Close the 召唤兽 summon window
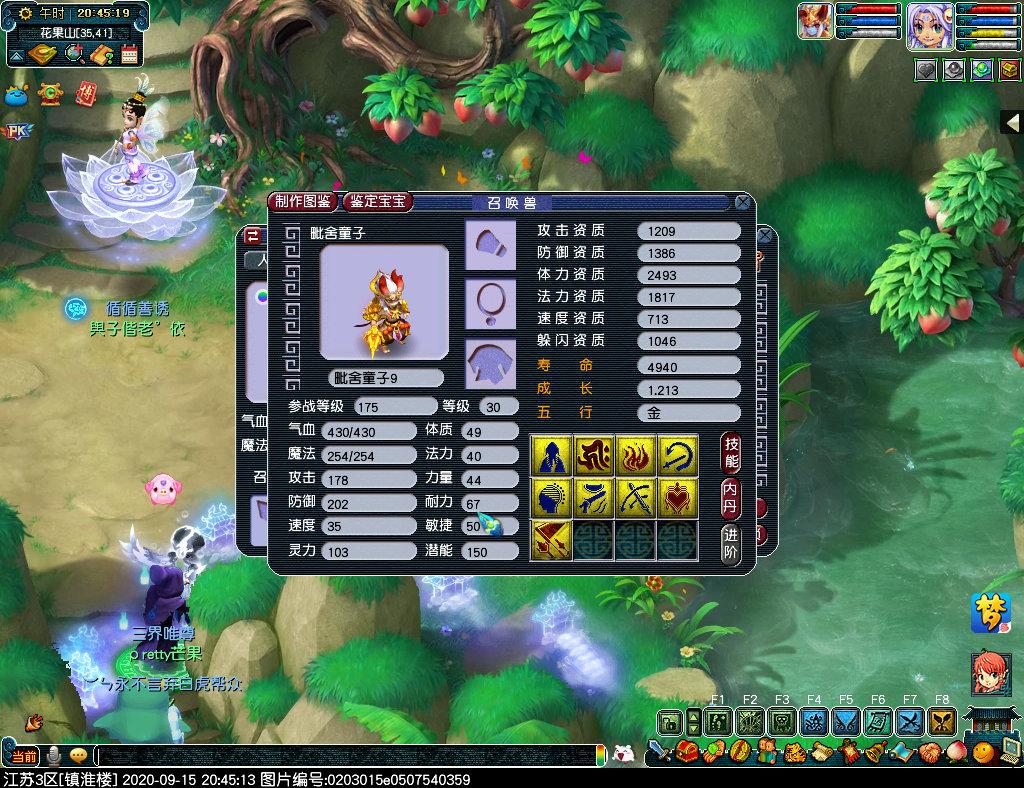The image size is (1024, 788). (x=743, y=202)
